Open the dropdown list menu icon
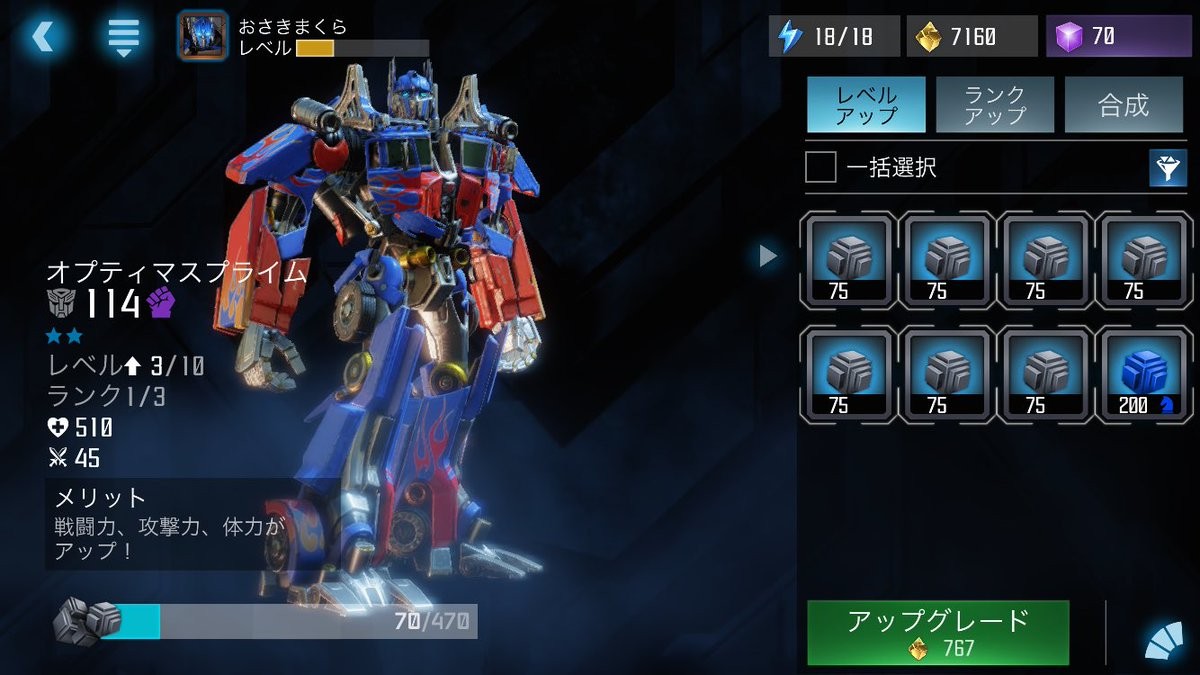 click(123, 37)
